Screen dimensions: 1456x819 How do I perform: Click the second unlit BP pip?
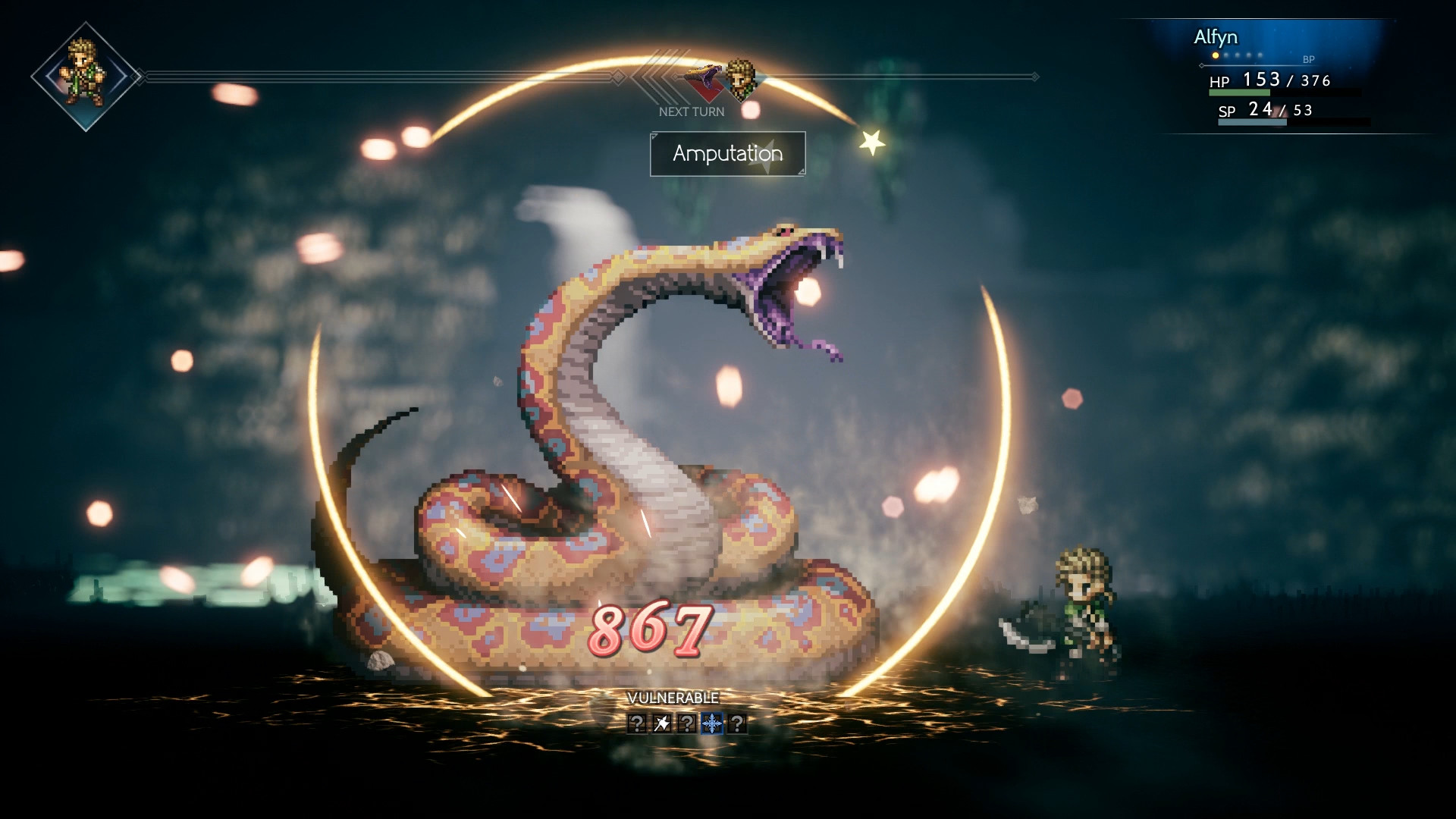pos(1227,55)
